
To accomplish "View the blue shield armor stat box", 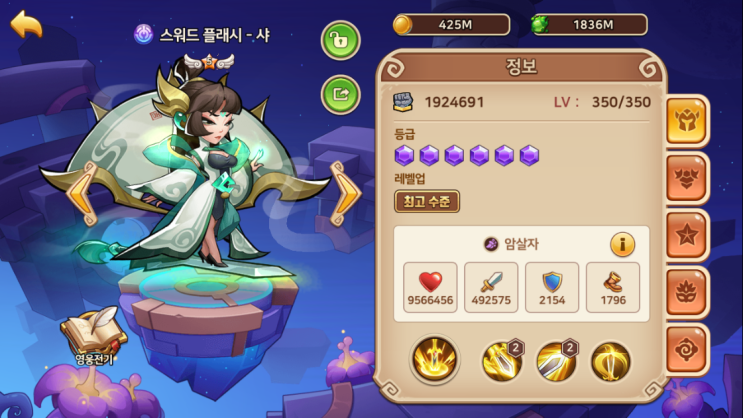I will [552, 288].
